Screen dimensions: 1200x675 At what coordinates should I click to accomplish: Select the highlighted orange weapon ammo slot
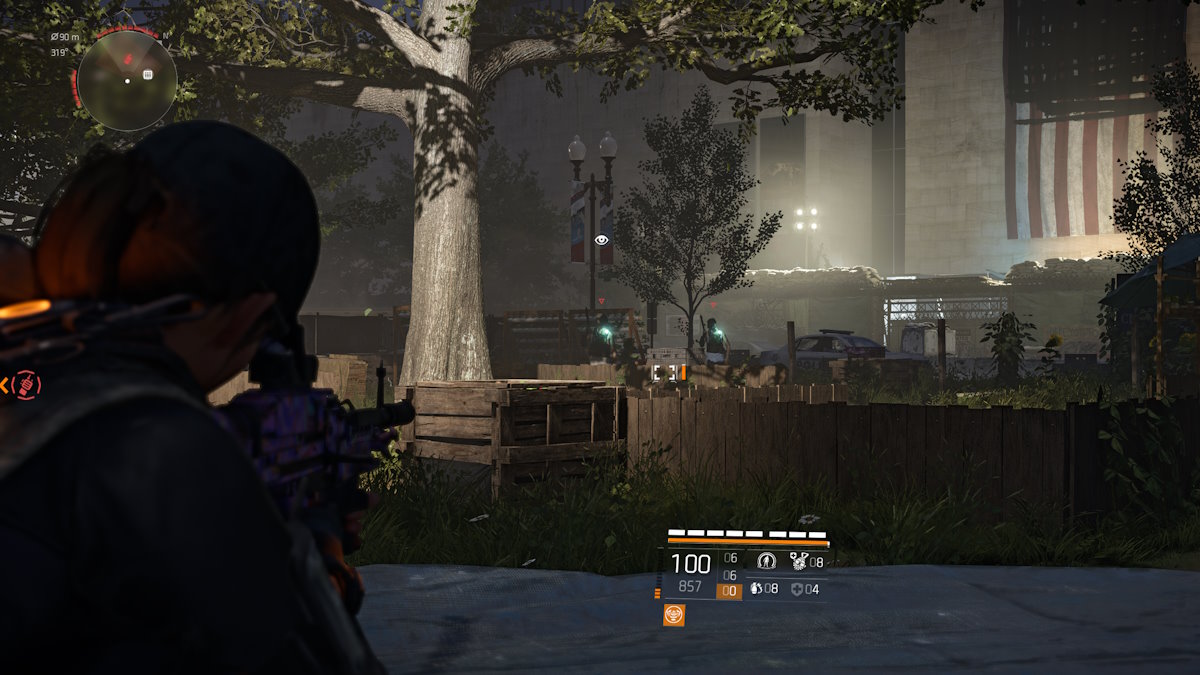(x=729, y=591)
